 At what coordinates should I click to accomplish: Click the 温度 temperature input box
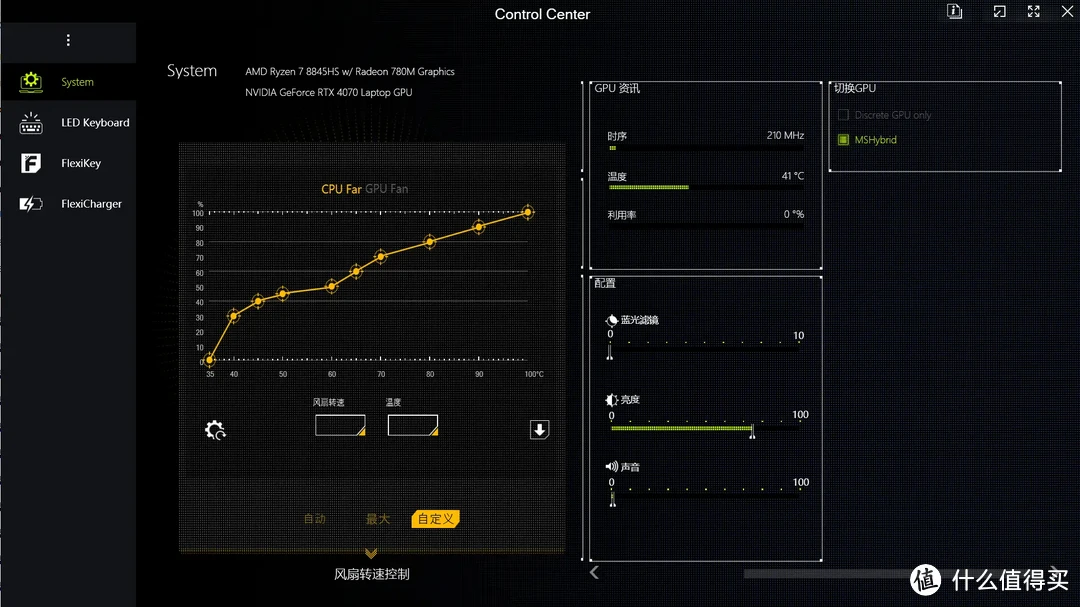click(x=412, y=425)
